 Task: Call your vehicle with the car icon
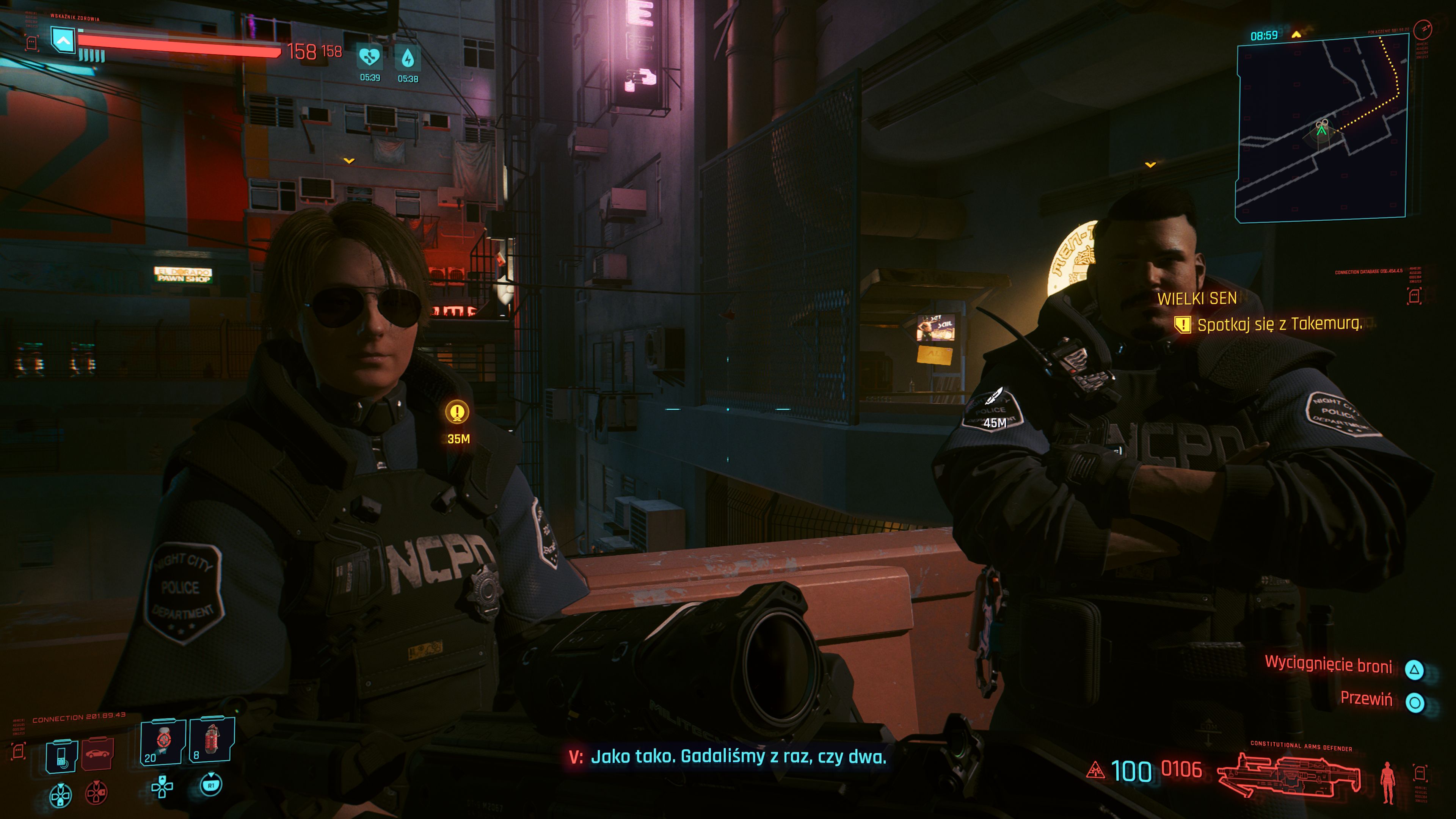pos(98,754)
